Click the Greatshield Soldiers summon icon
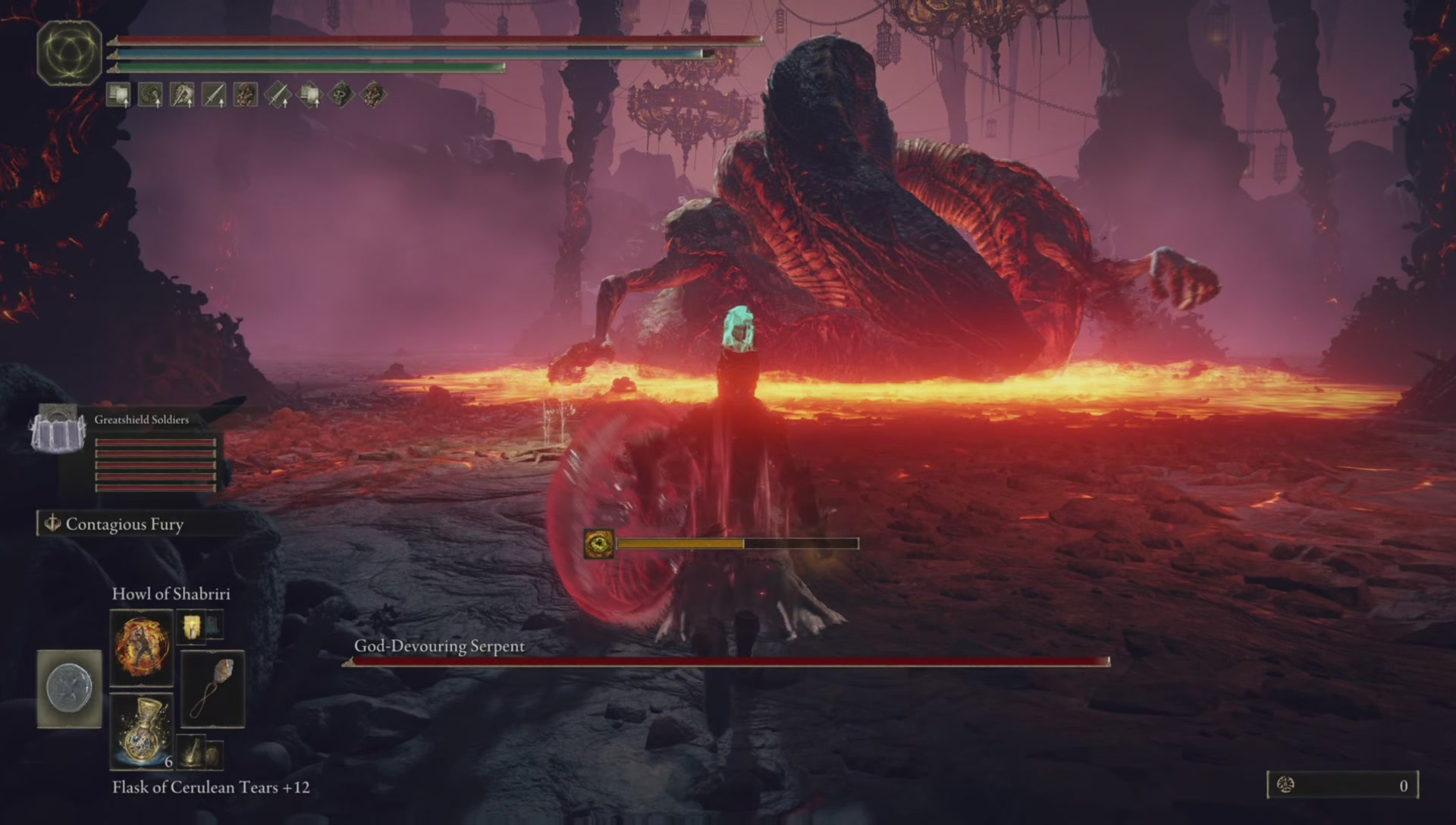Screen dimensions: 1456x825 coord(58,430)
